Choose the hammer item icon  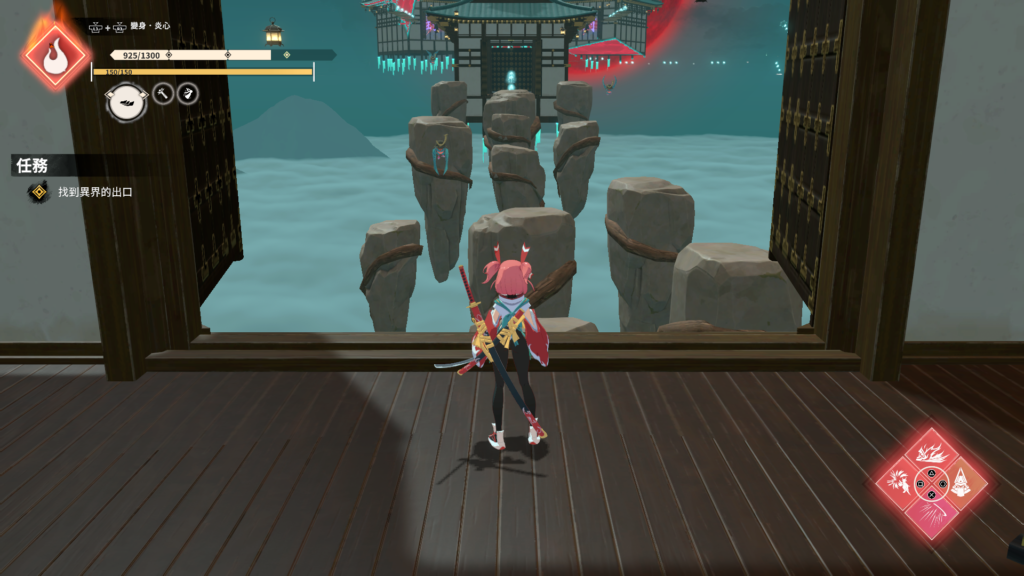pyautogui.click(x=163, y=94)
